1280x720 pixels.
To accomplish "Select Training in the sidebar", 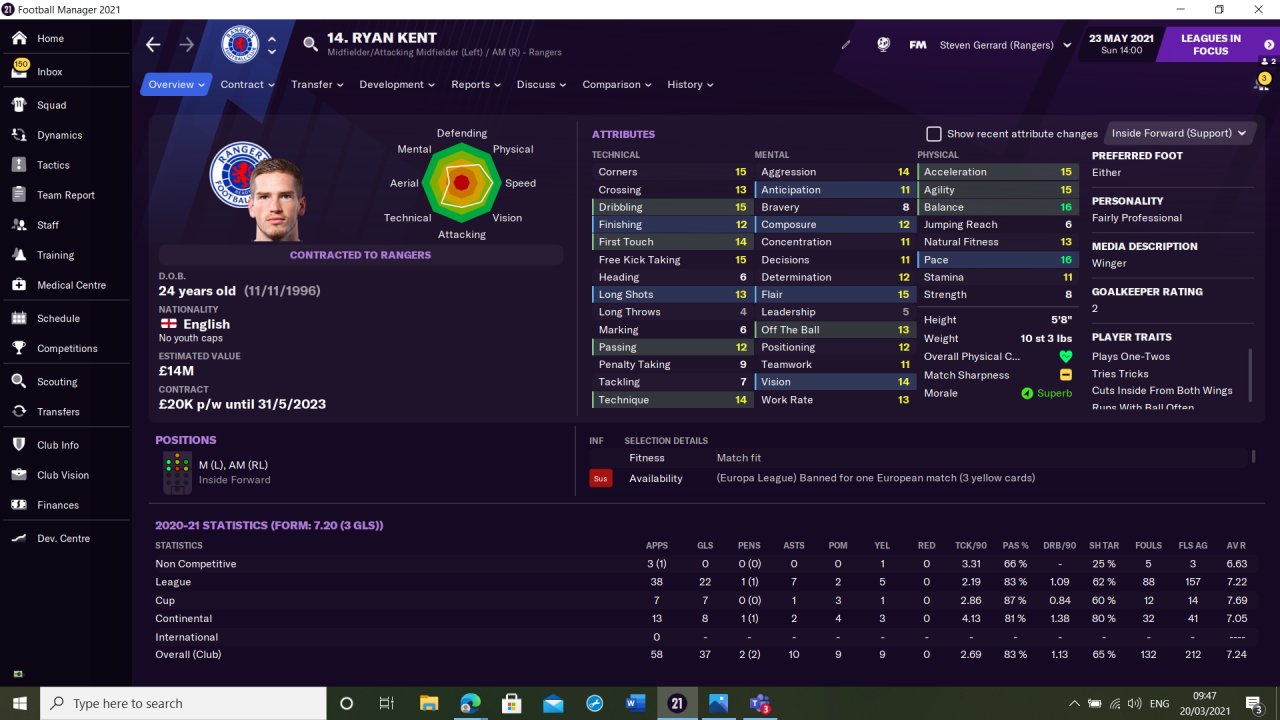I will coord(55,255).
